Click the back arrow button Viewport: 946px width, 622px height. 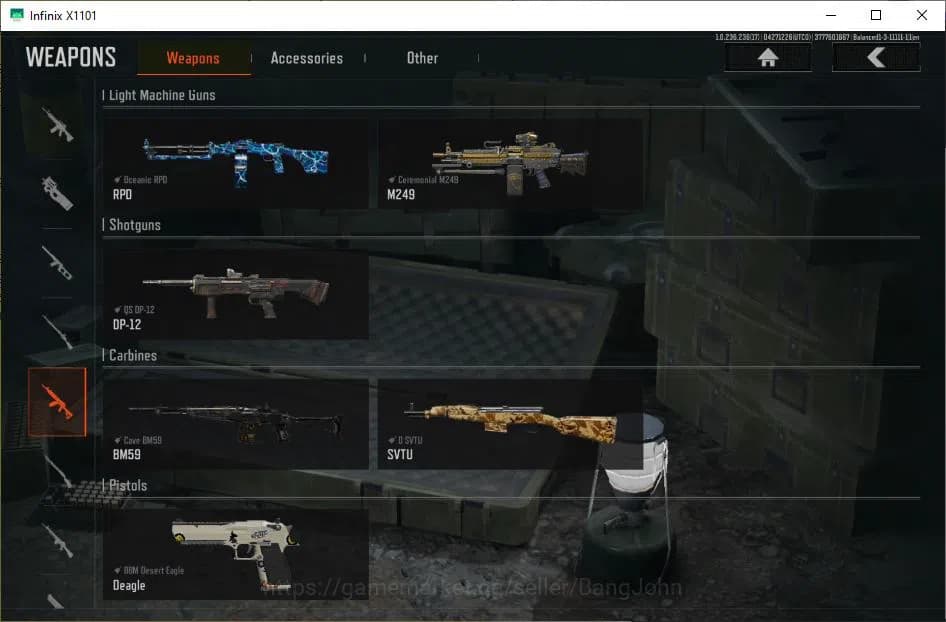[876, 58]
